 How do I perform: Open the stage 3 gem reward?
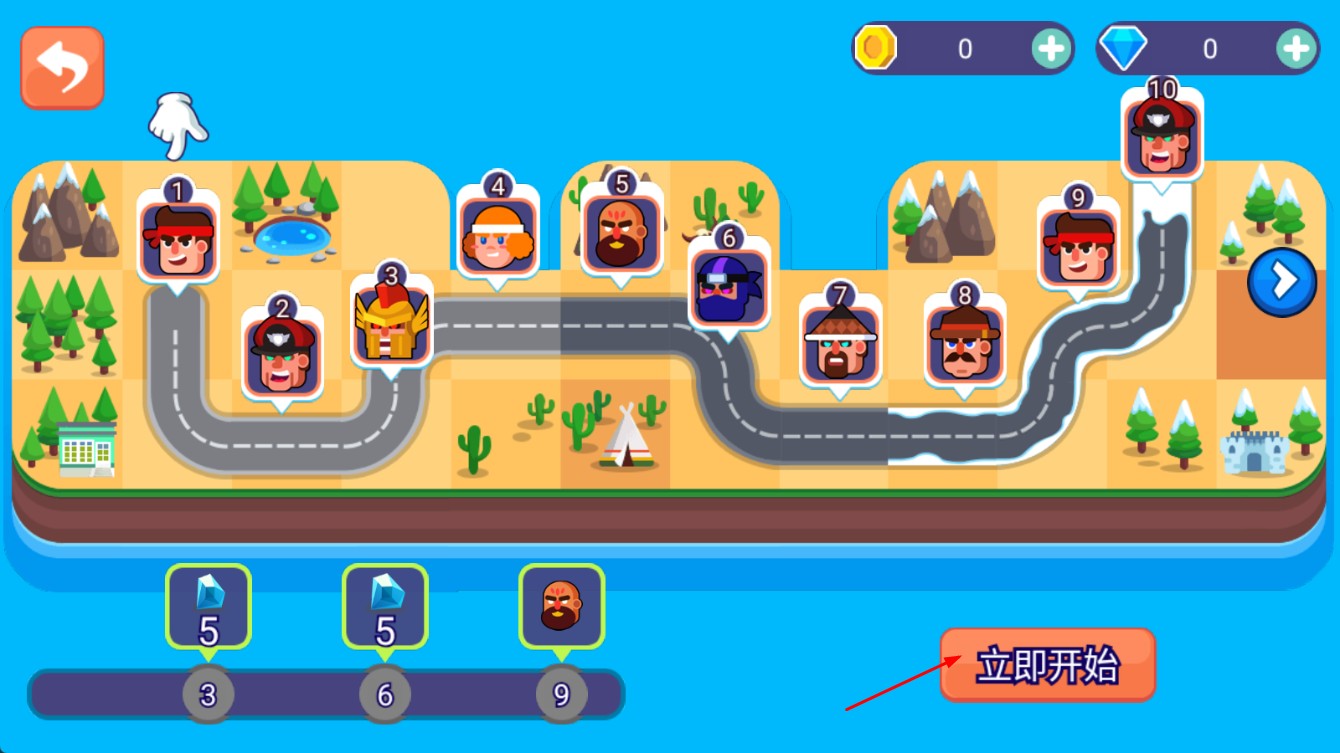point(208,606)
